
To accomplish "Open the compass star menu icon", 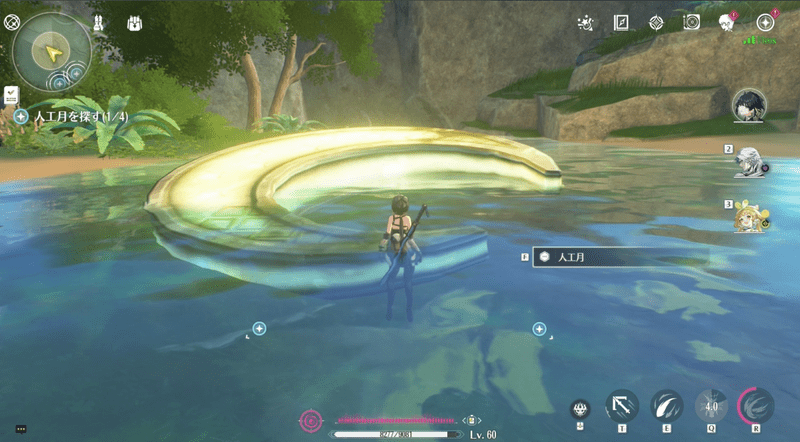I will 765,22.
